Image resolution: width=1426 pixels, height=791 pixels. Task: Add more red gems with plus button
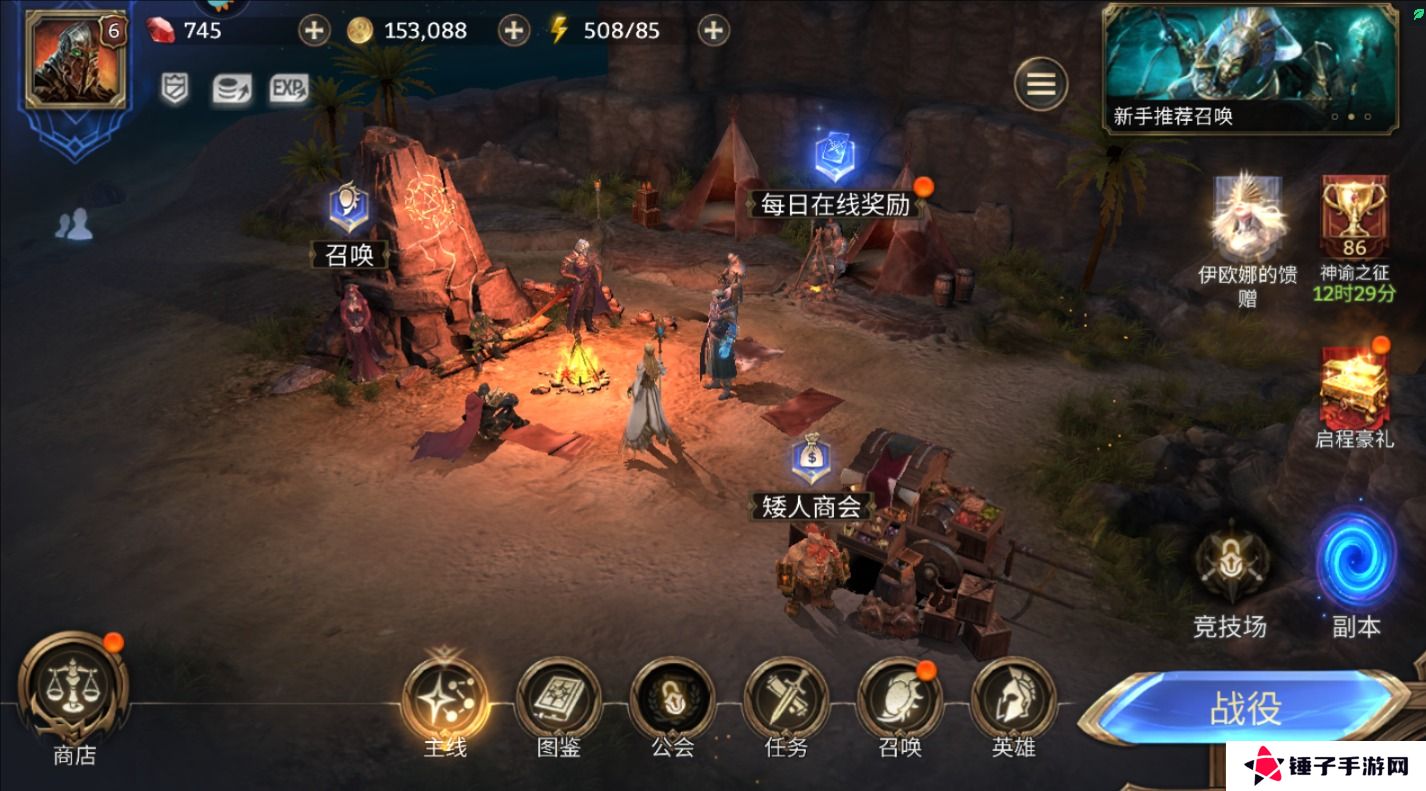point(314,30)
